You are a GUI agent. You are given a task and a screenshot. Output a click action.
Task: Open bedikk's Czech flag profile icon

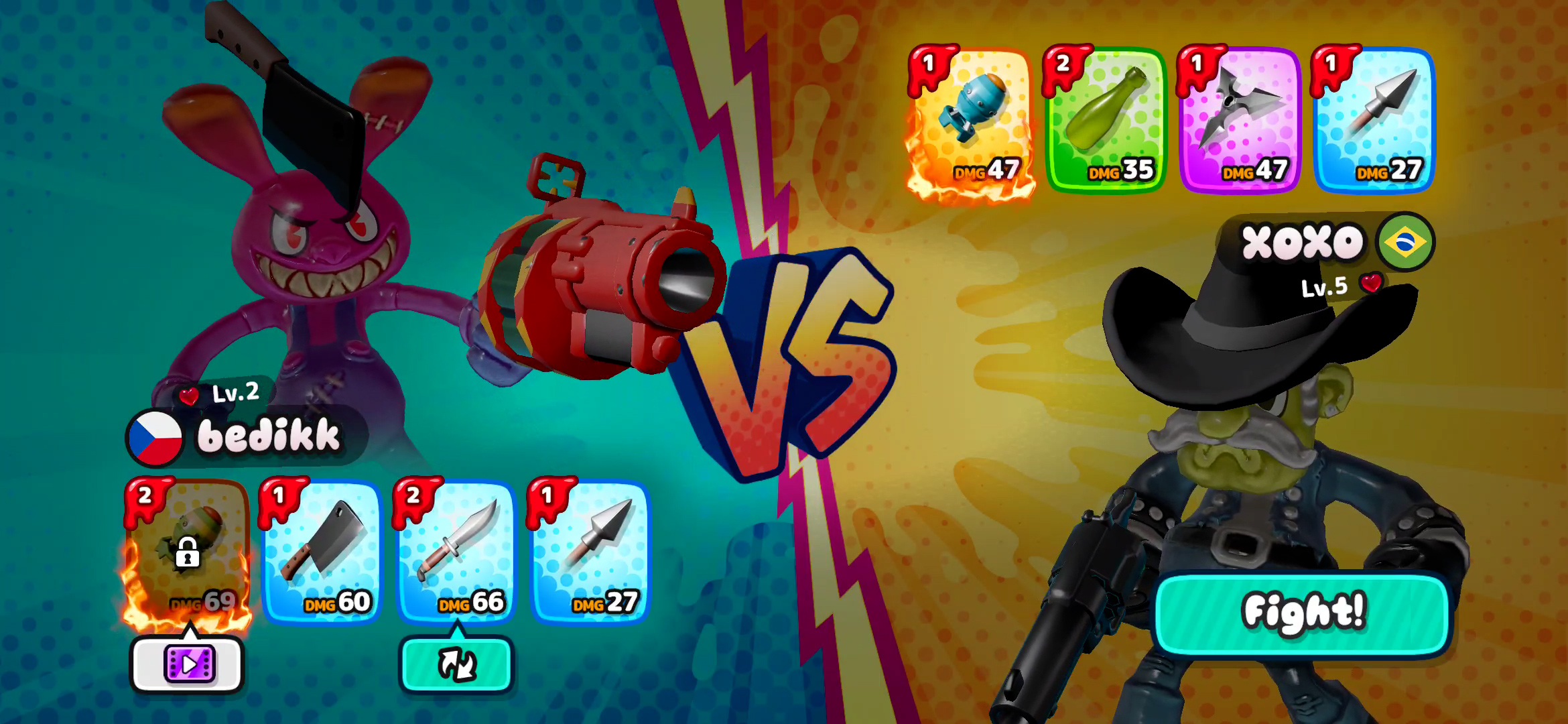click(x=155, y=438)
